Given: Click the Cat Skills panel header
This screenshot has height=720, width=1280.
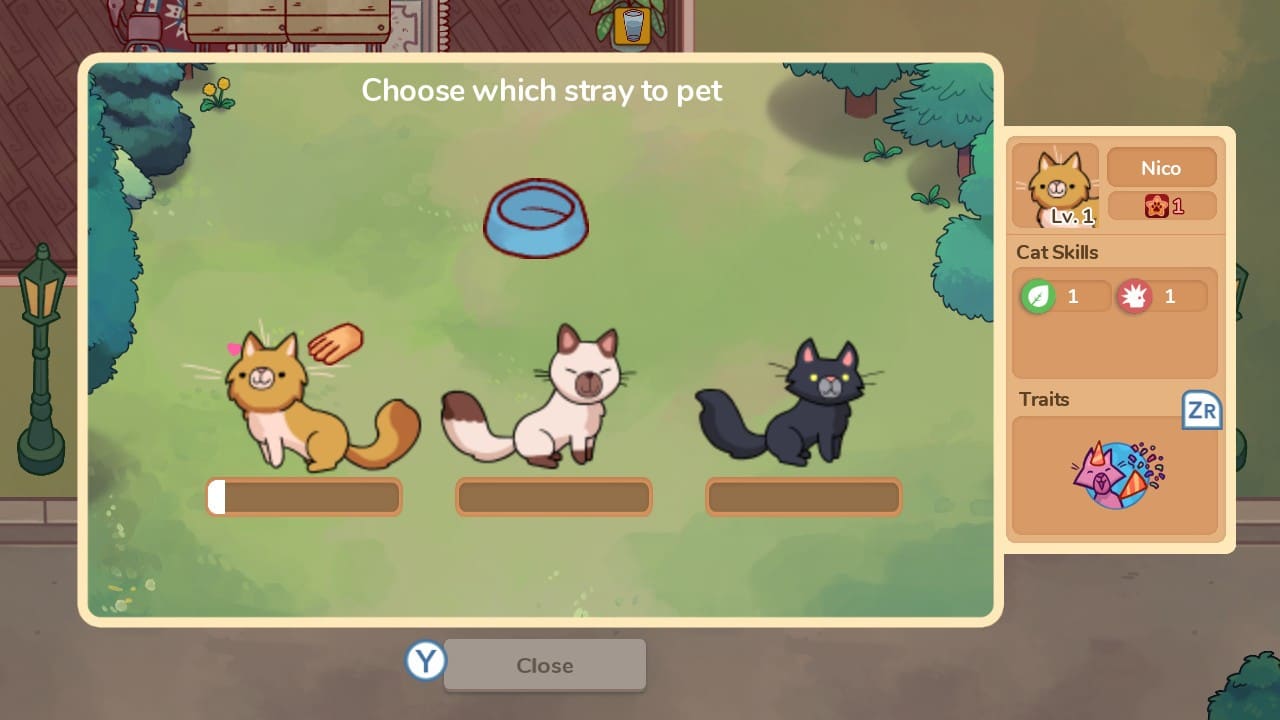Looking at the screenshot, I should tap(1057, 253).
